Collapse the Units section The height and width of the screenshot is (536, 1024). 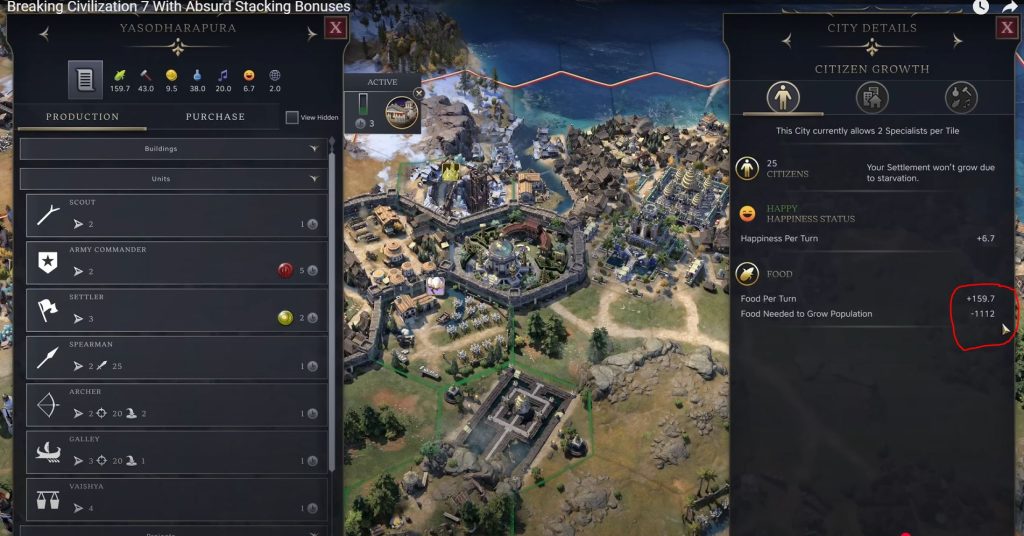tap(175, 179)
